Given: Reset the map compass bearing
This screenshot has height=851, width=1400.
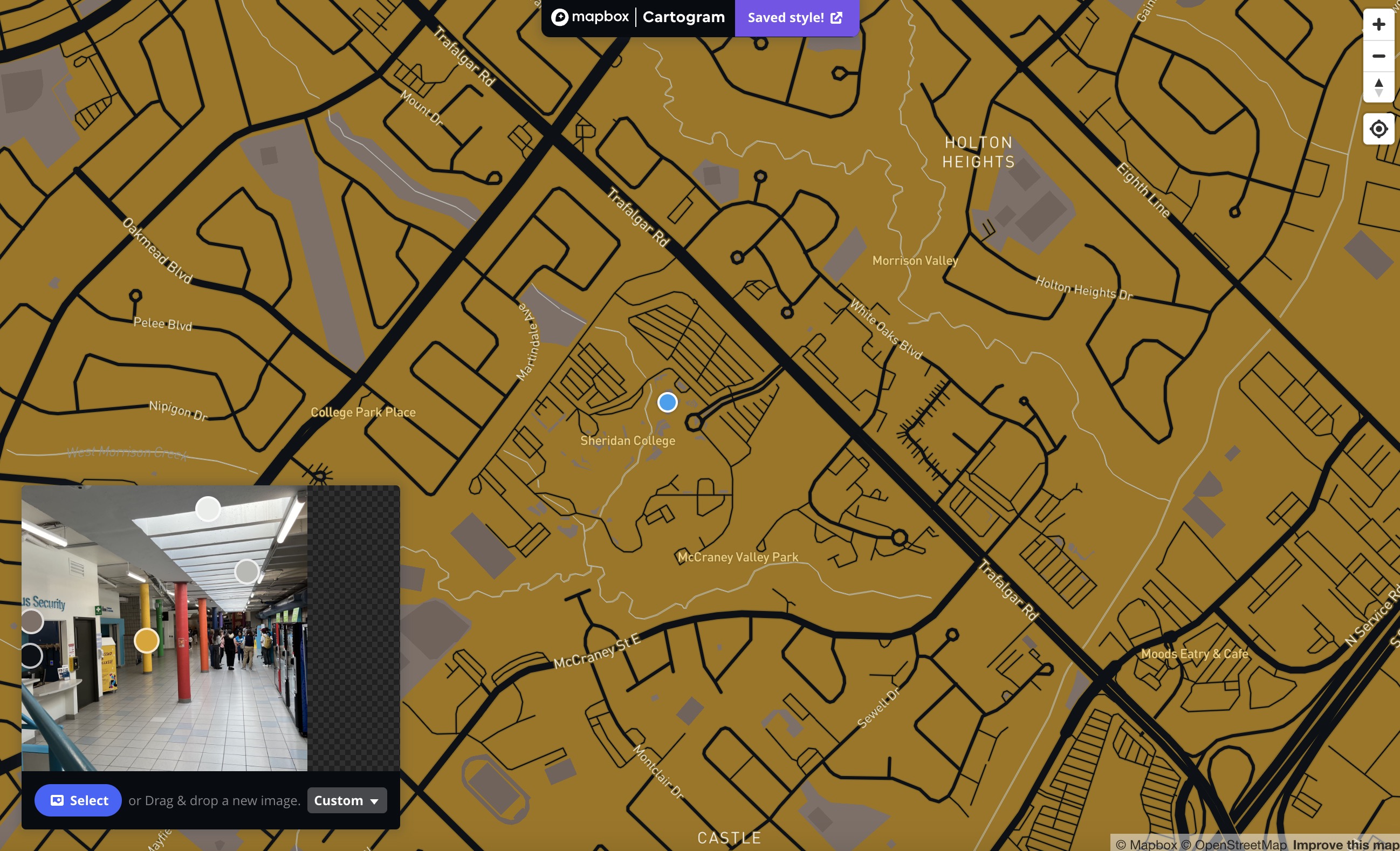Looking at the screenshot, I should pos(1378,87).
